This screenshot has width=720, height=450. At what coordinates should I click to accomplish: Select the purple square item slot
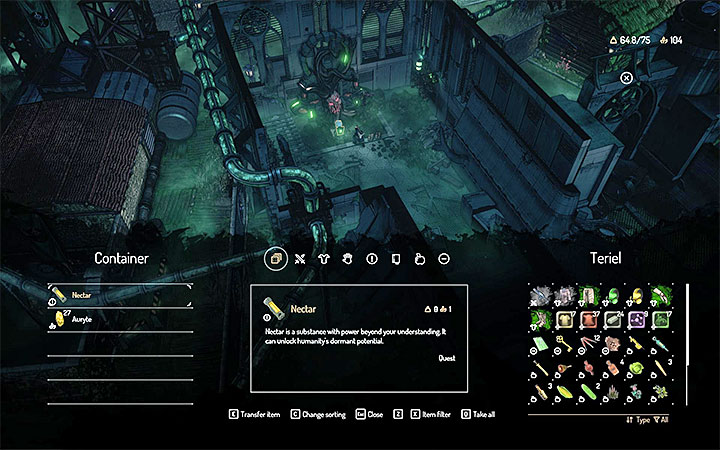click(x=634, y=321)
